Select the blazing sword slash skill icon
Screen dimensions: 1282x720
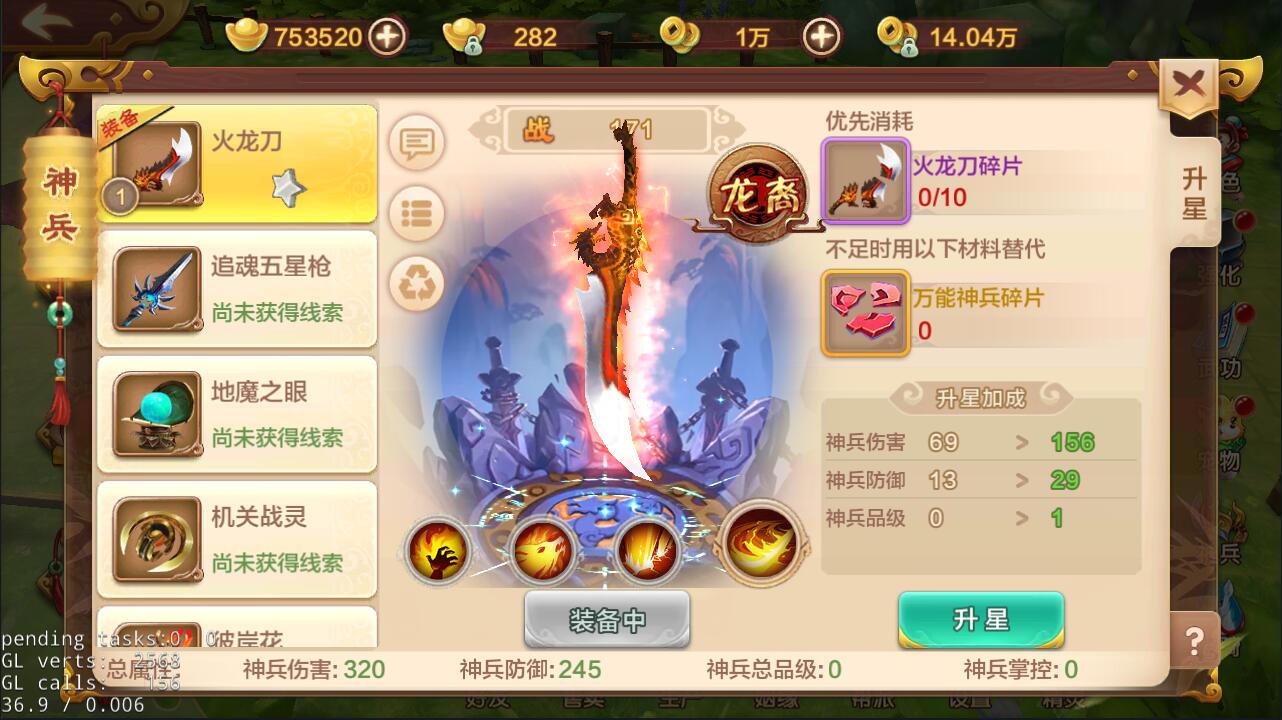651,549
